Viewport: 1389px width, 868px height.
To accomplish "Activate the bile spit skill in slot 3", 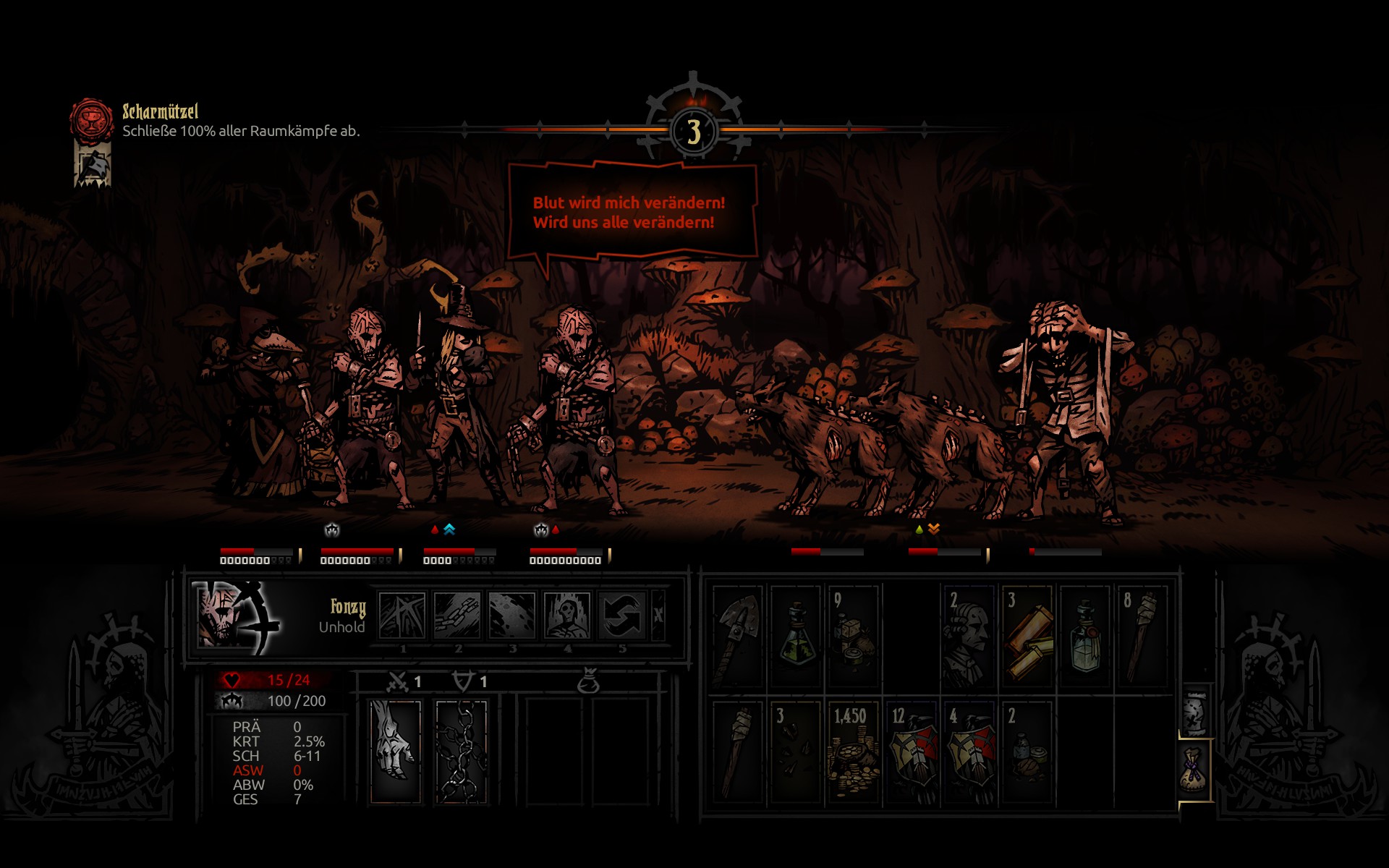I will [512, 616].
